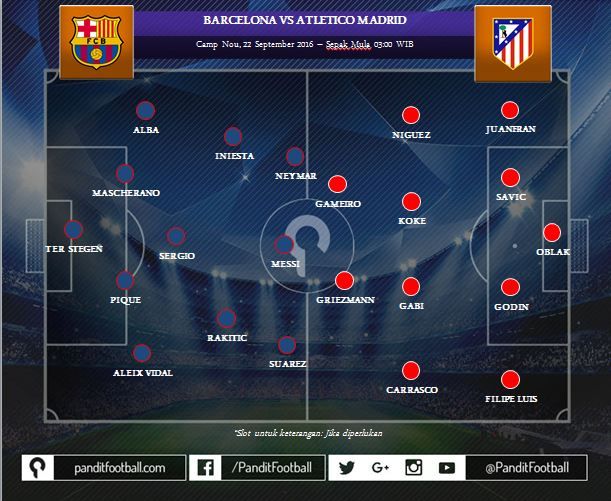Select Iniesta's player dot
The image size is (611, 501).
[234, 137]
